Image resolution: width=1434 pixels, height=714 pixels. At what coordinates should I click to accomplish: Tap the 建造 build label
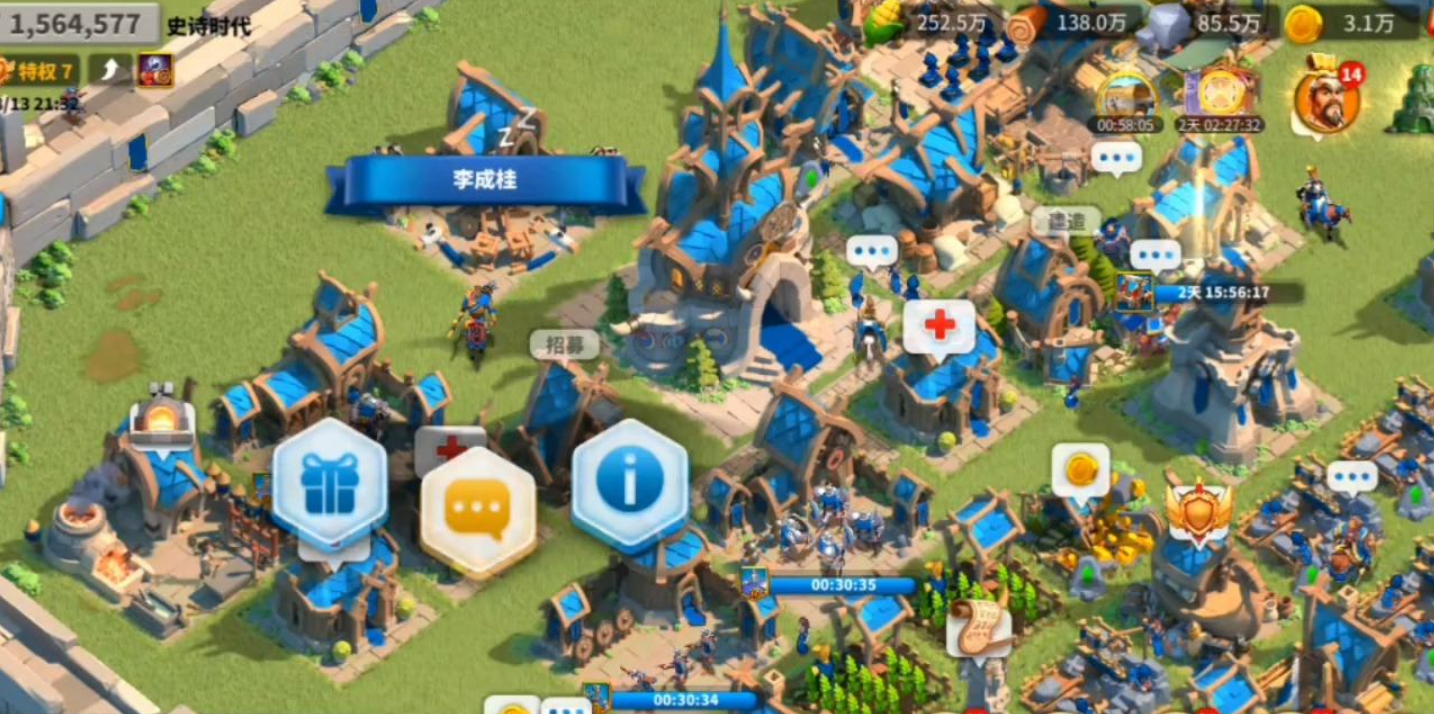(x=1066, y=220)
